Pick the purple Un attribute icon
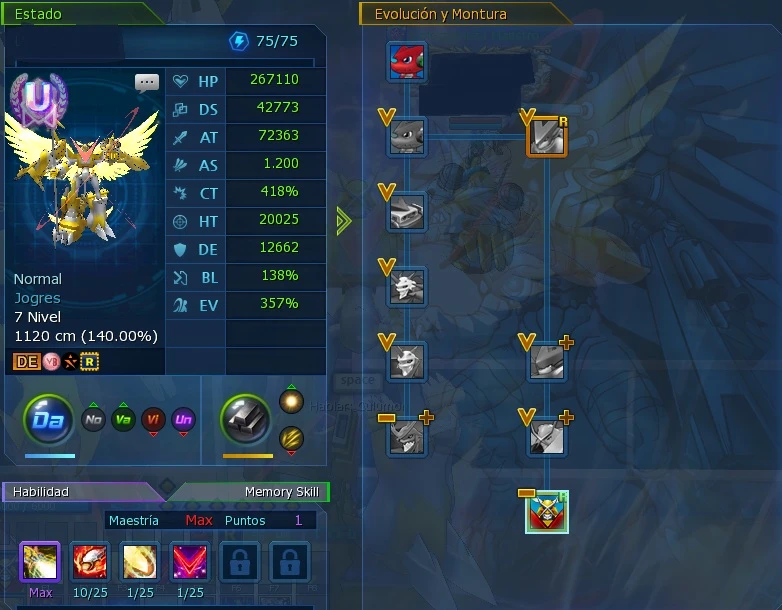The image size is (782, 610). click(x=183, y=420)
